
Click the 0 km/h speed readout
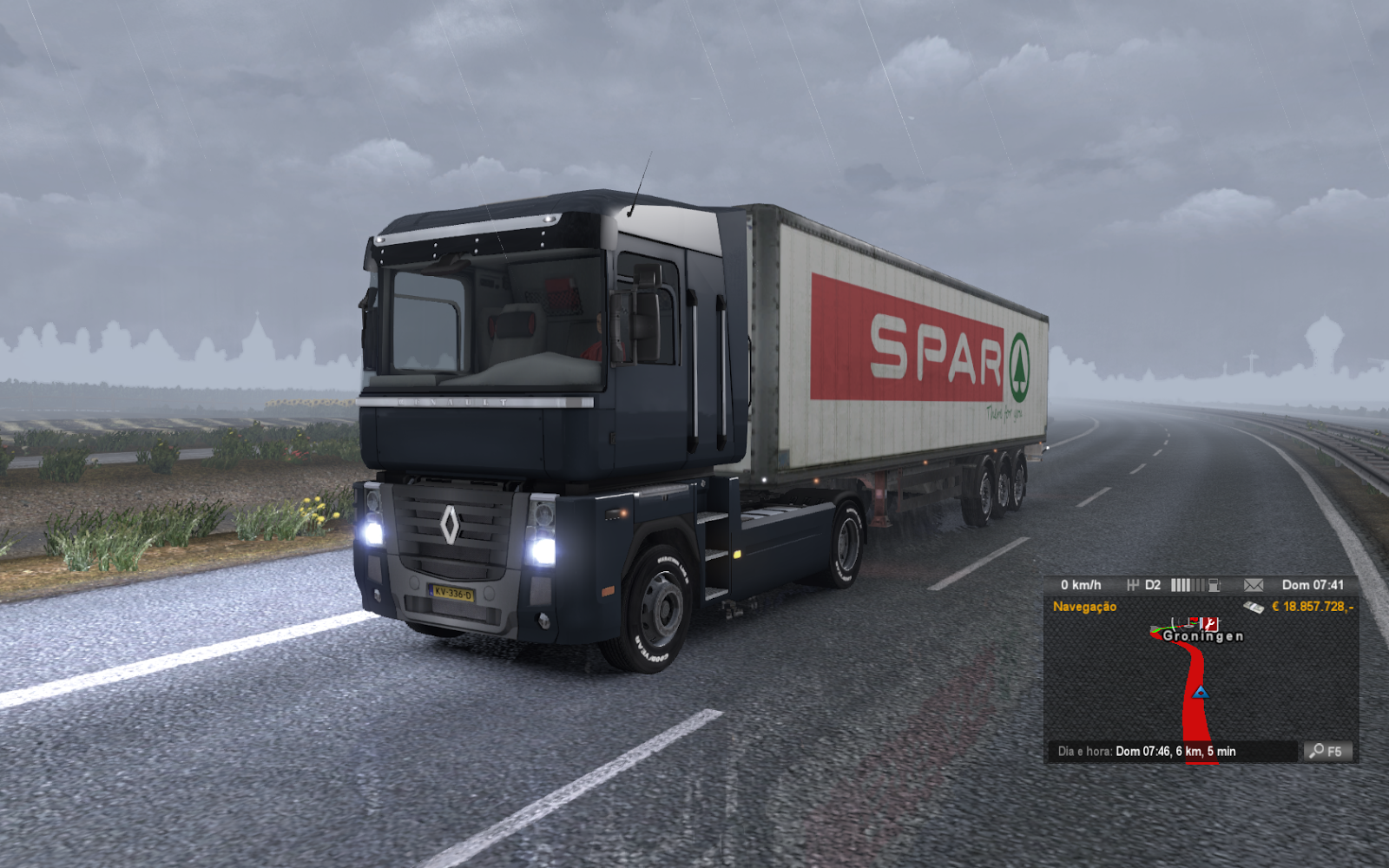[x=1082, y=584]
